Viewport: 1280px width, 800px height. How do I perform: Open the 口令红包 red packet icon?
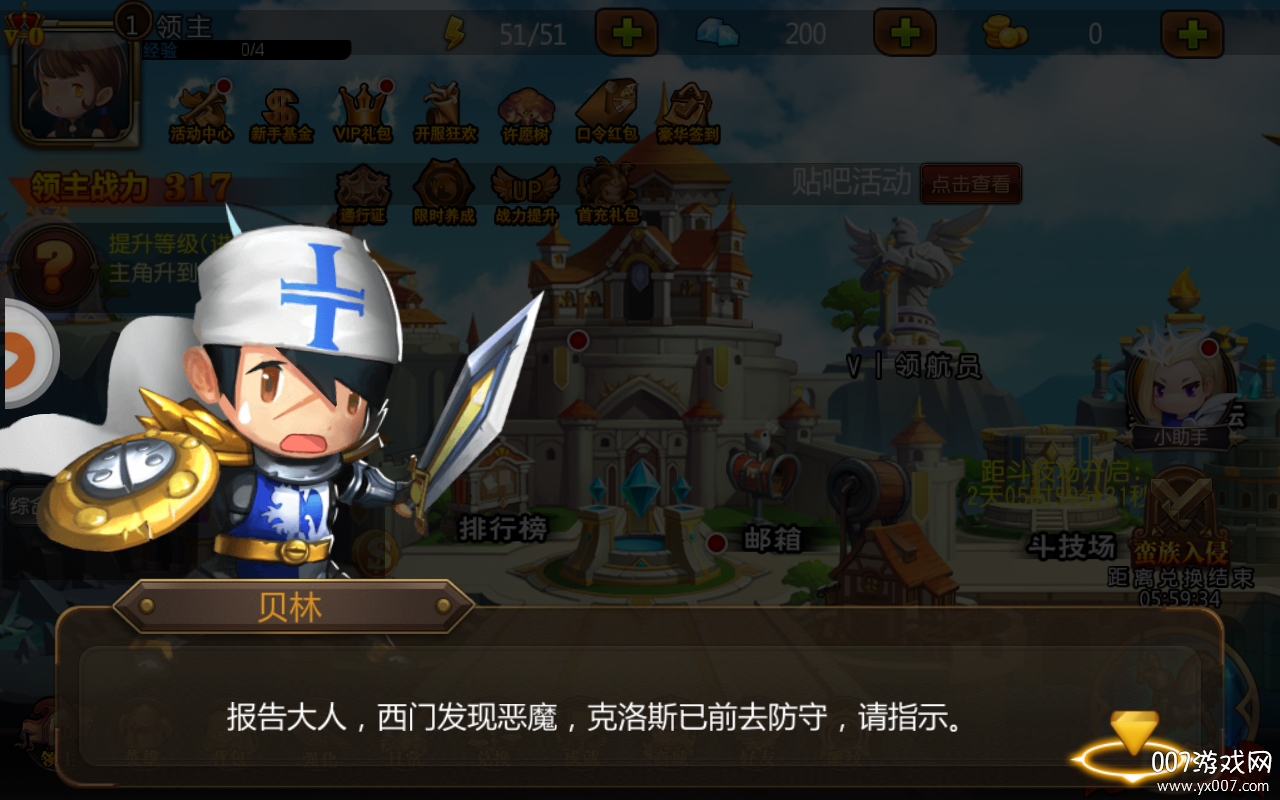click(607, 110)
